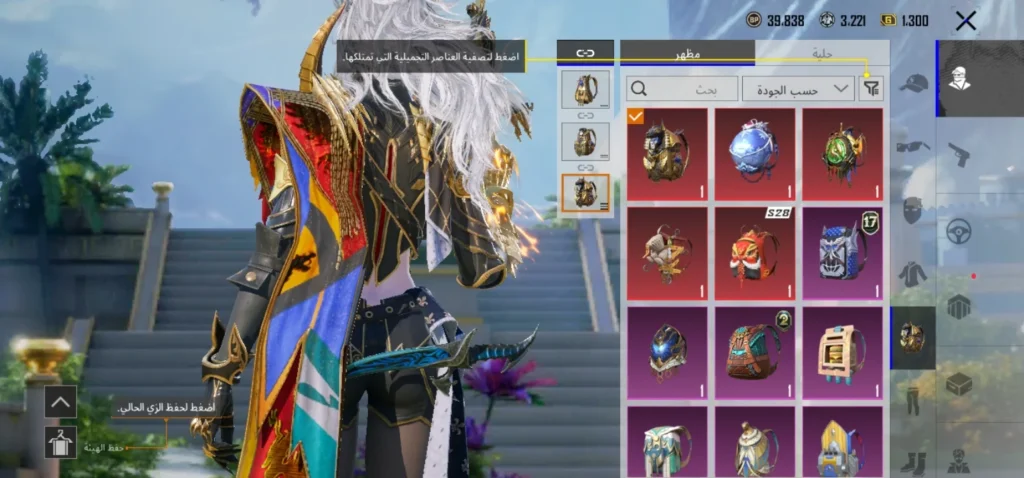Switch to the مظهر appearance tab
Screen dimensions: 1024x478
pos(688,52)
